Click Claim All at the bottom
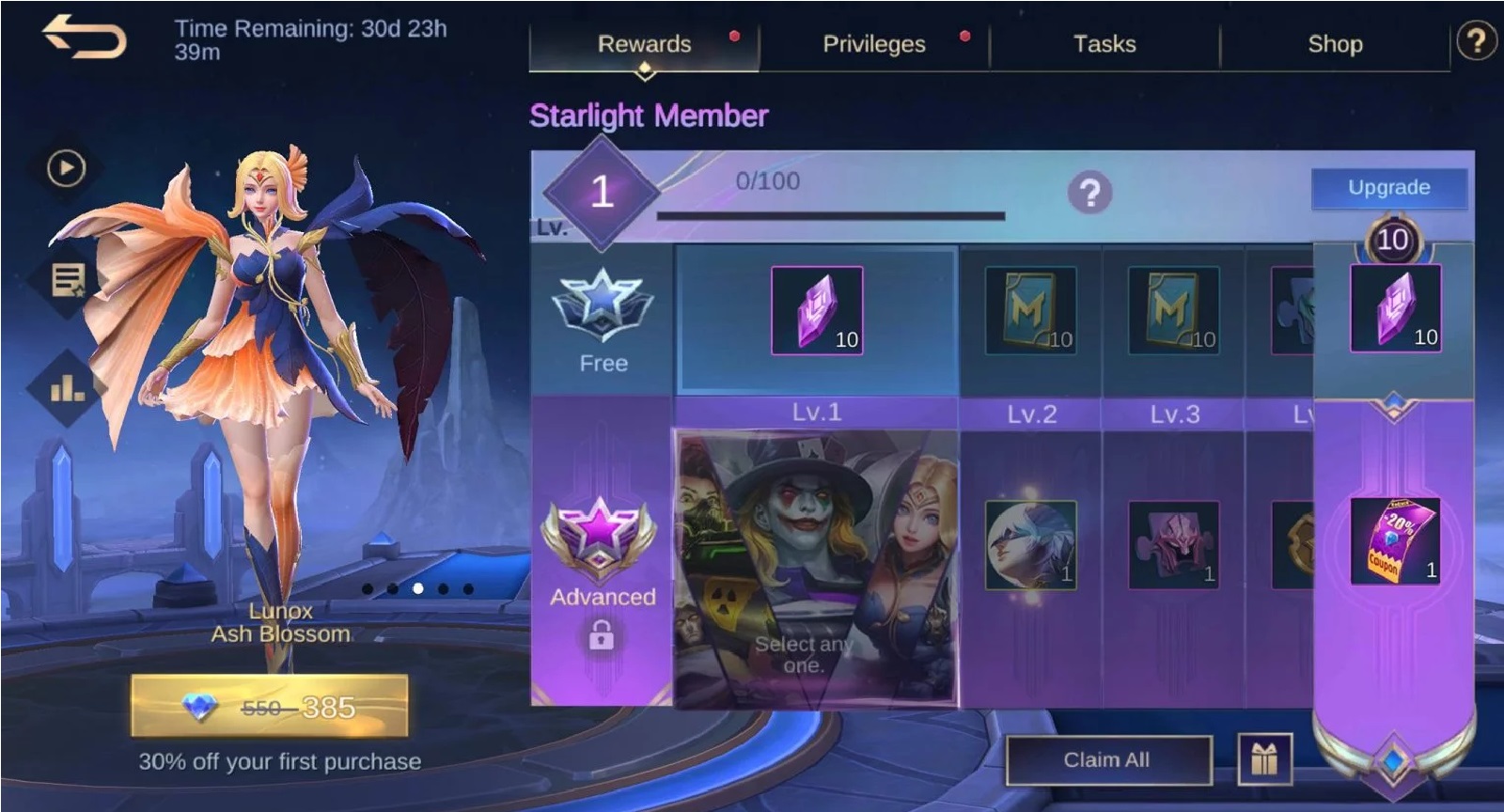 point(1109,761)
